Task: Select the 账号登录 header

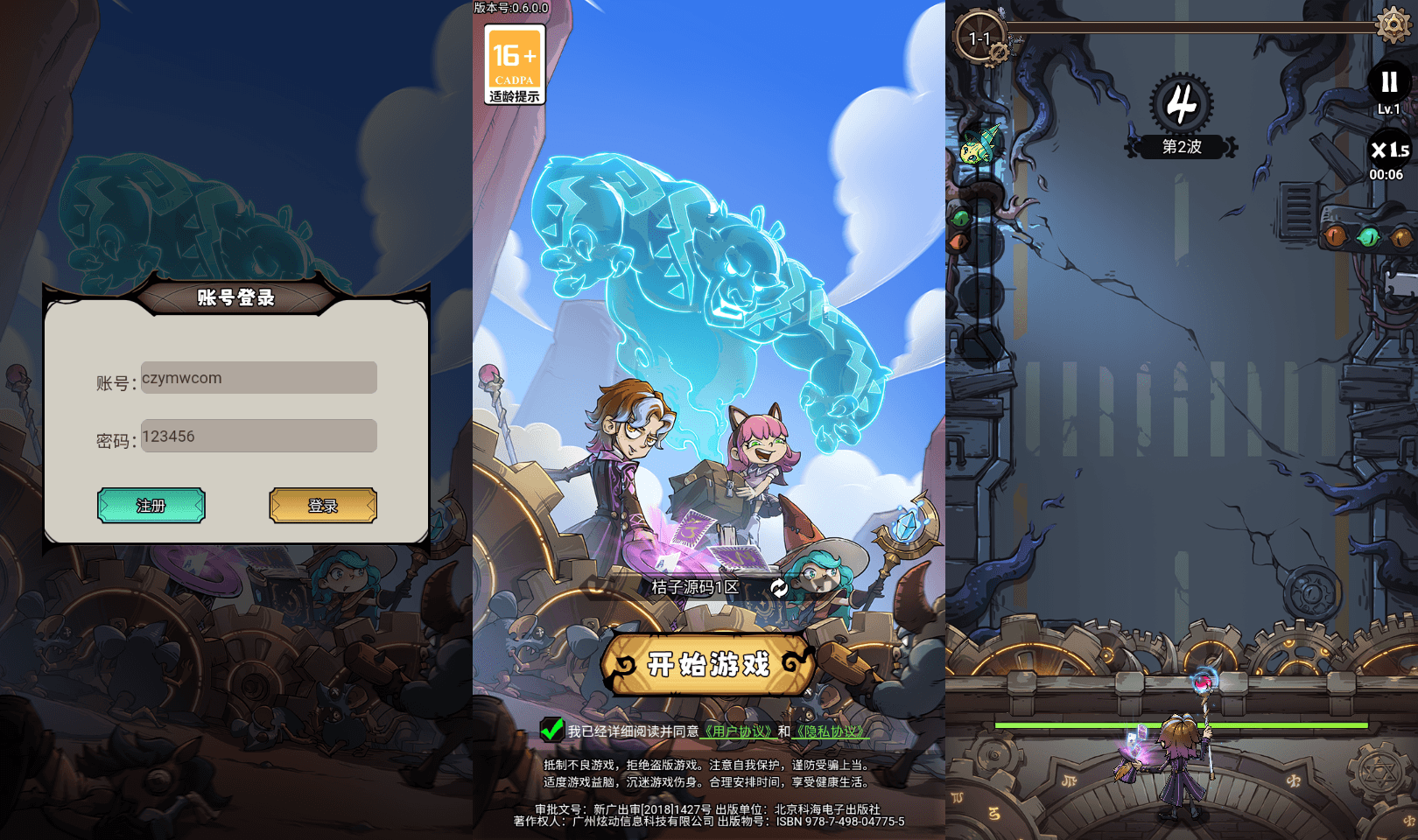Action: (x=237, y=297)
